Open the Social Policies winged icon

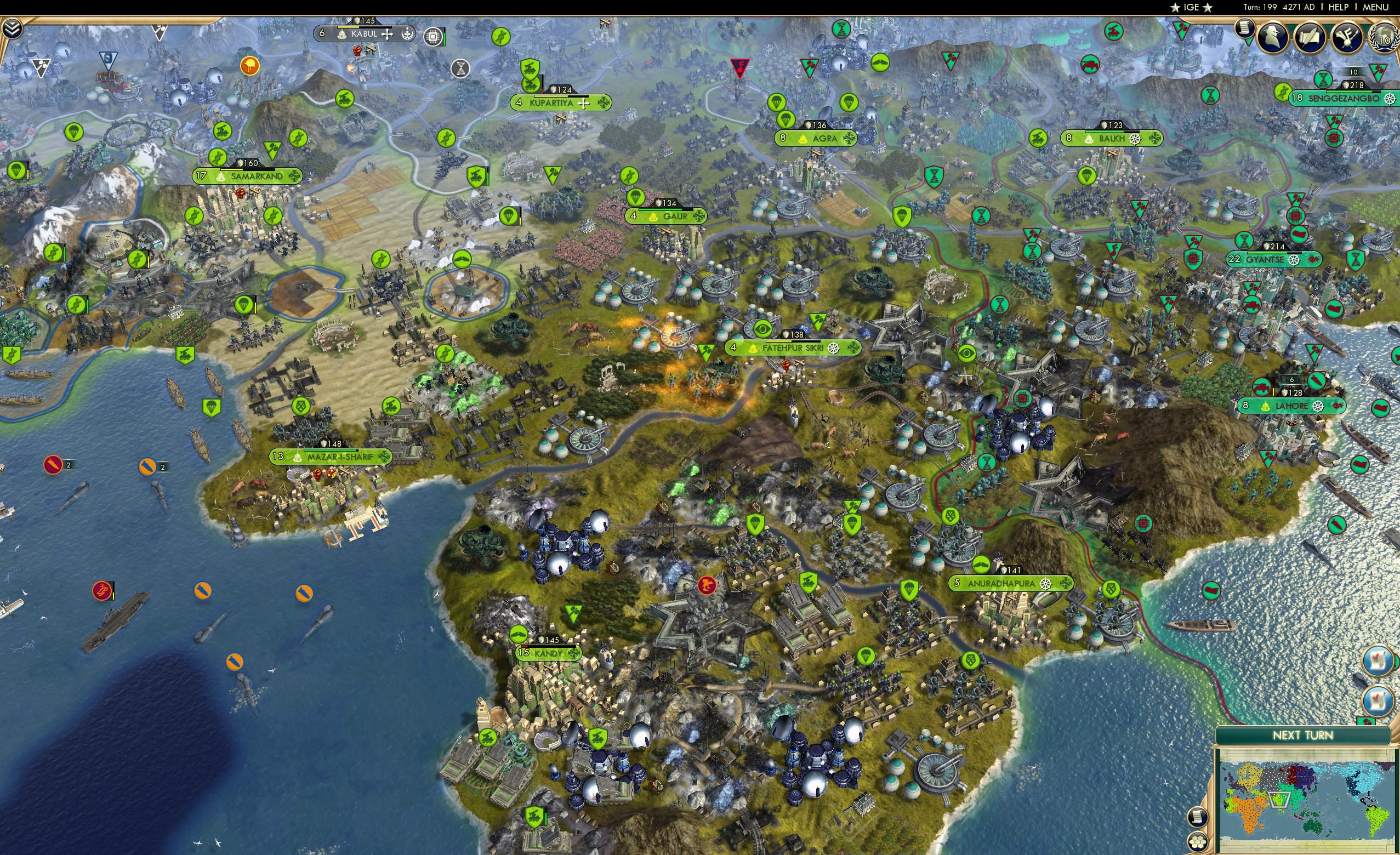[x=1348, y=37]
